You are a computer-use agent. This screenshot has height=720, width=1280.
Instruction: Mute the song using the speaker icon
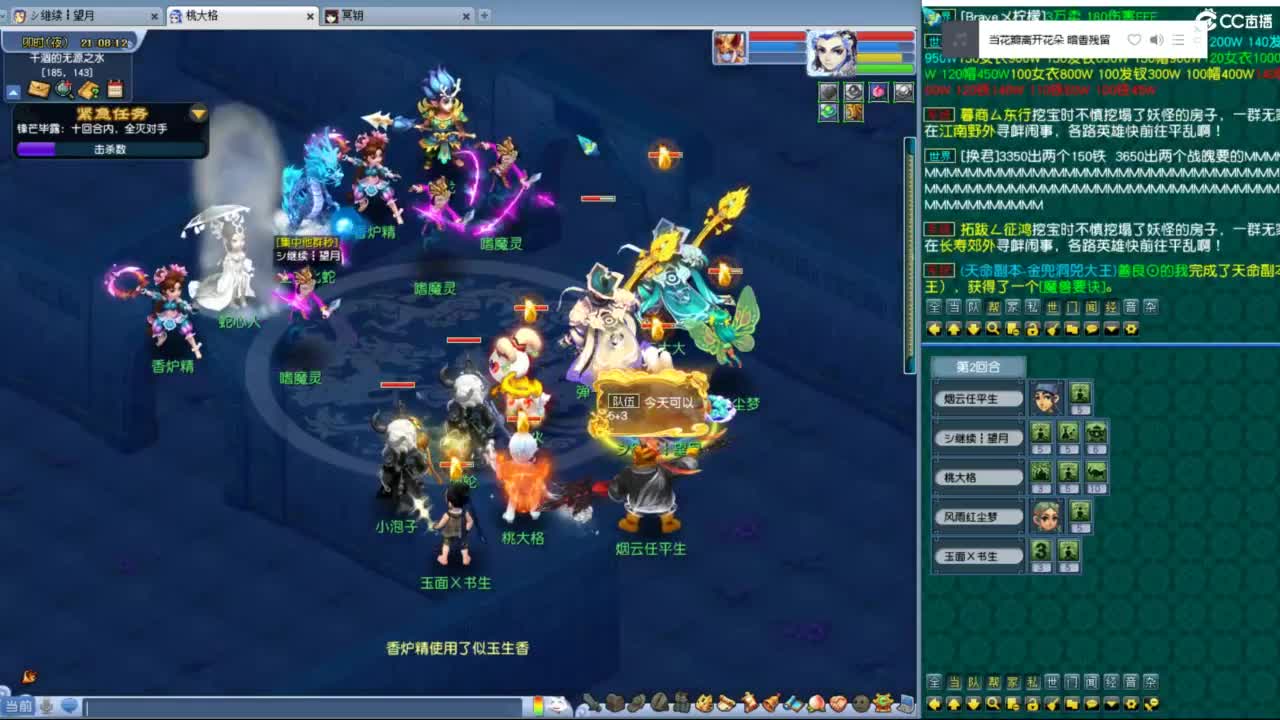coord(1158,40)
